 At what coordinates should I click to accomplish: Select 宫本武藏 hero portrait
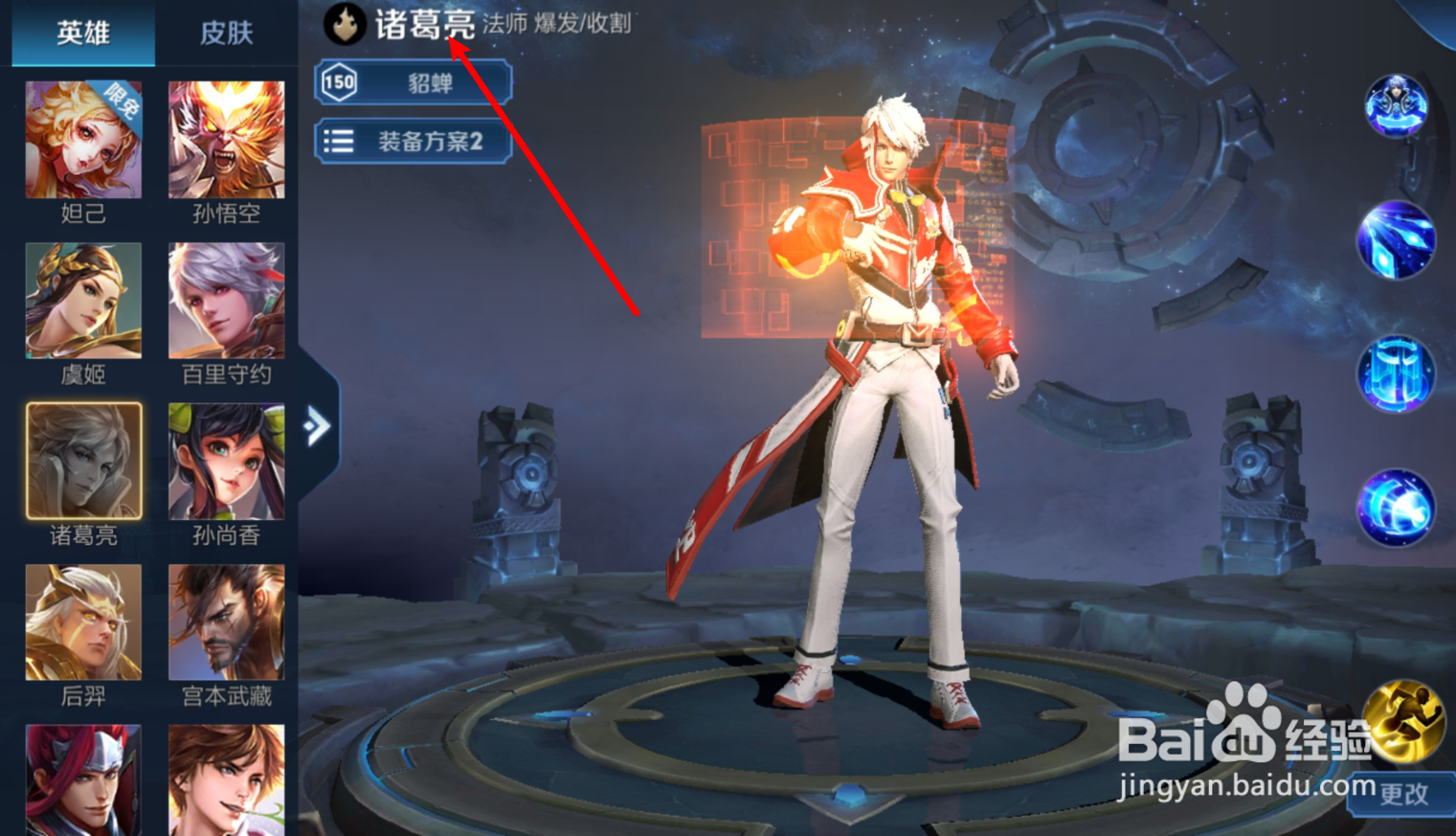[226, 622]
